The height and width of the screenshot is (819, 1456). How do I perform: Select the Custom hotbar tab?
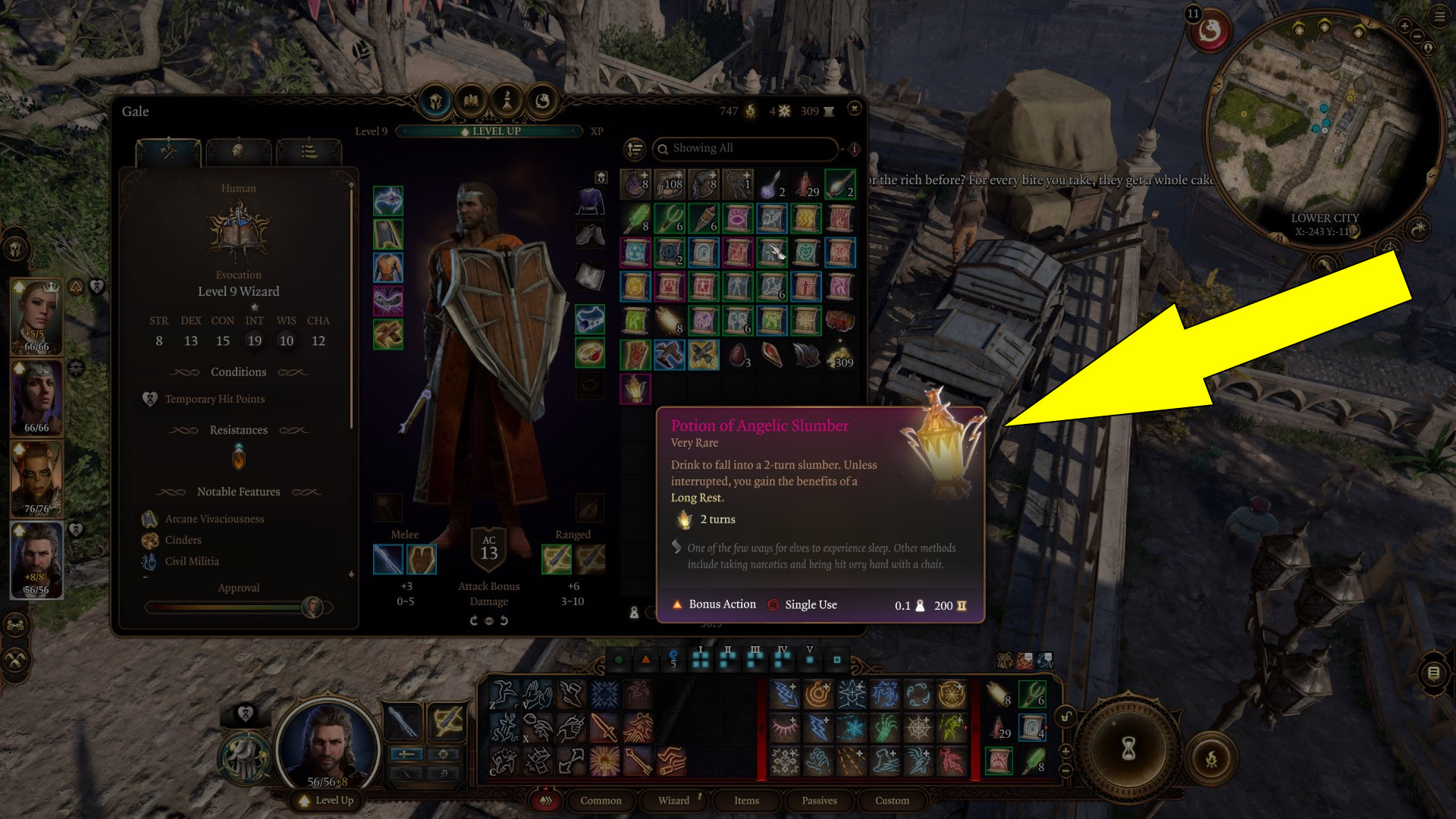pos(892,800)
